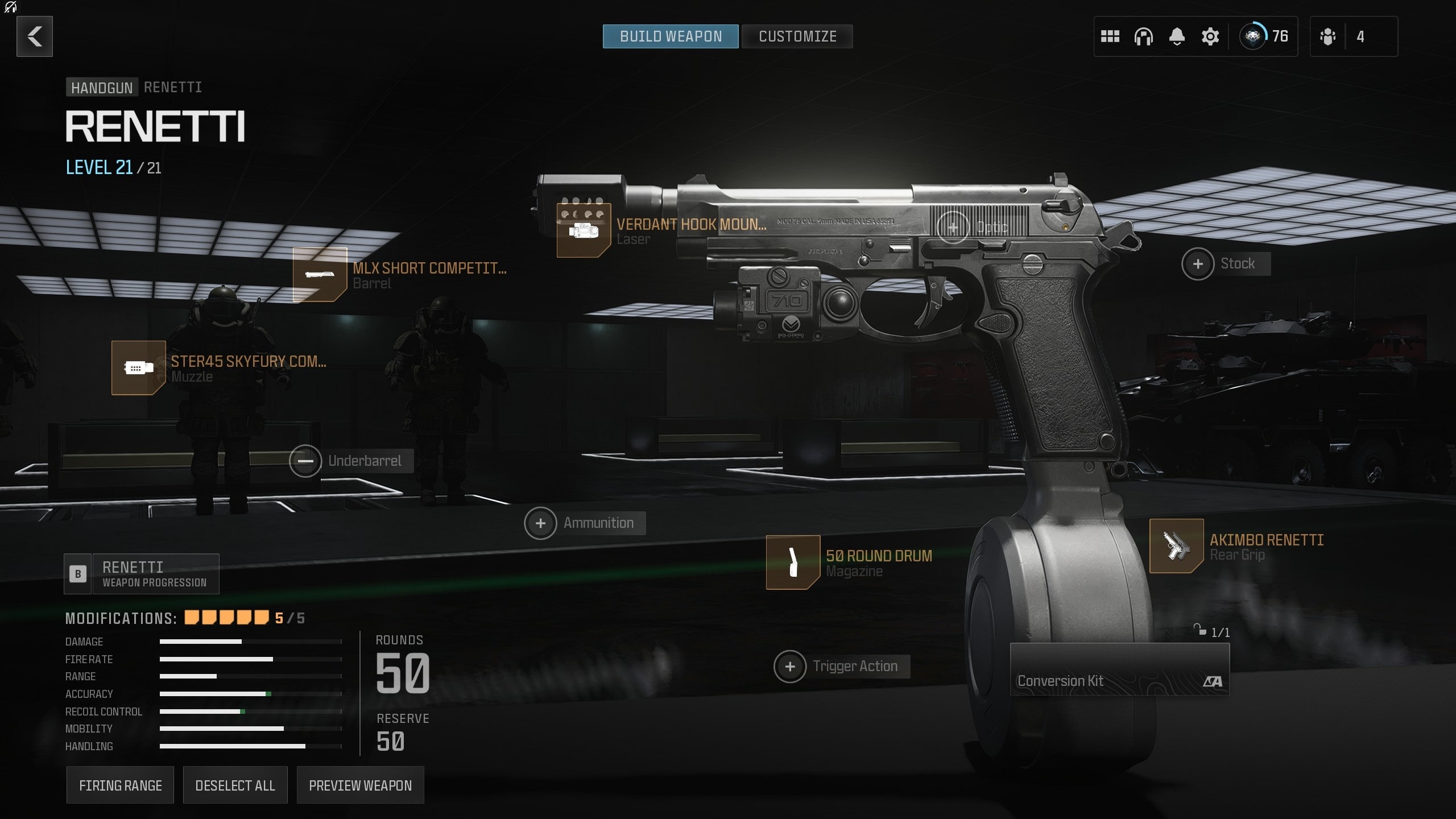
Task: Select the Akimbo Renetti rear grip slot
Action: coord(1176,546)
